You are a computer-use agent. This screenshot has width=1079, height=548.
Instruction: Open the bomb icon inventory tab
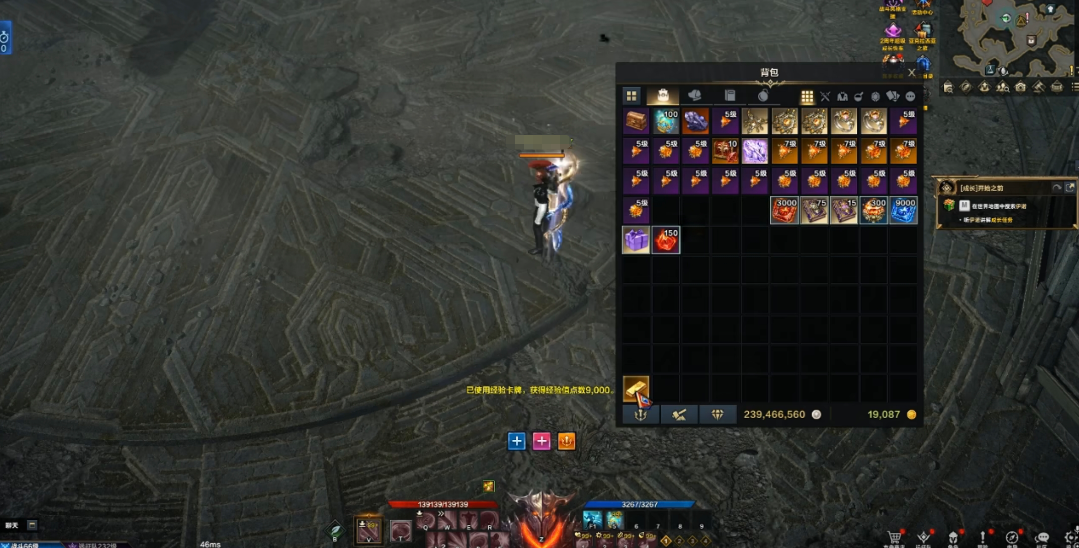coord(762,96)
